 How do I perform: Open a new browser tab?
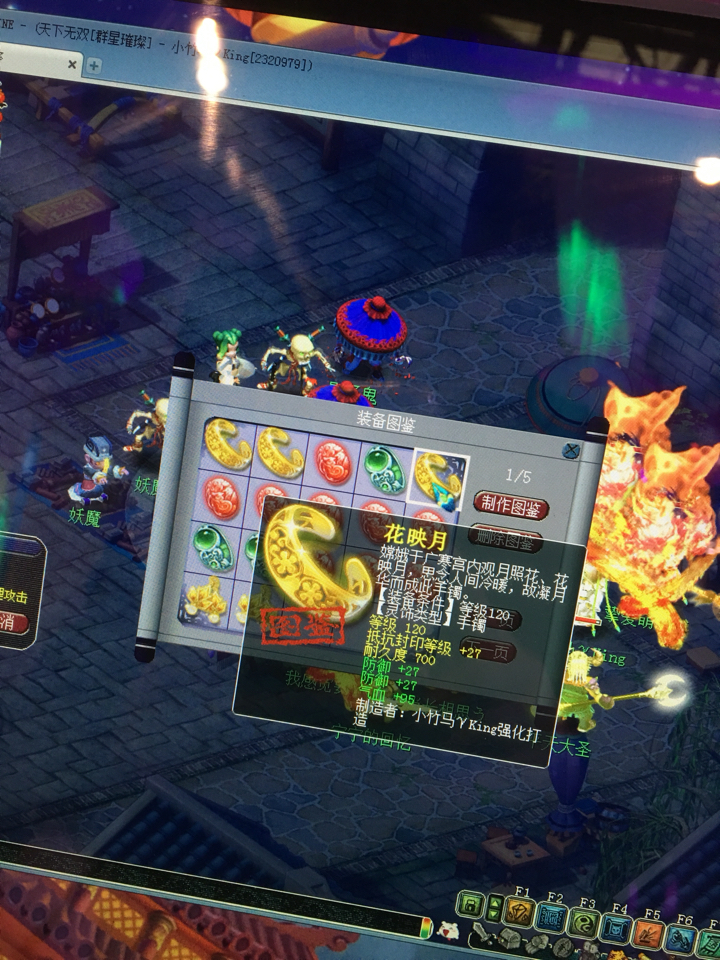click(x=94, y=66)
